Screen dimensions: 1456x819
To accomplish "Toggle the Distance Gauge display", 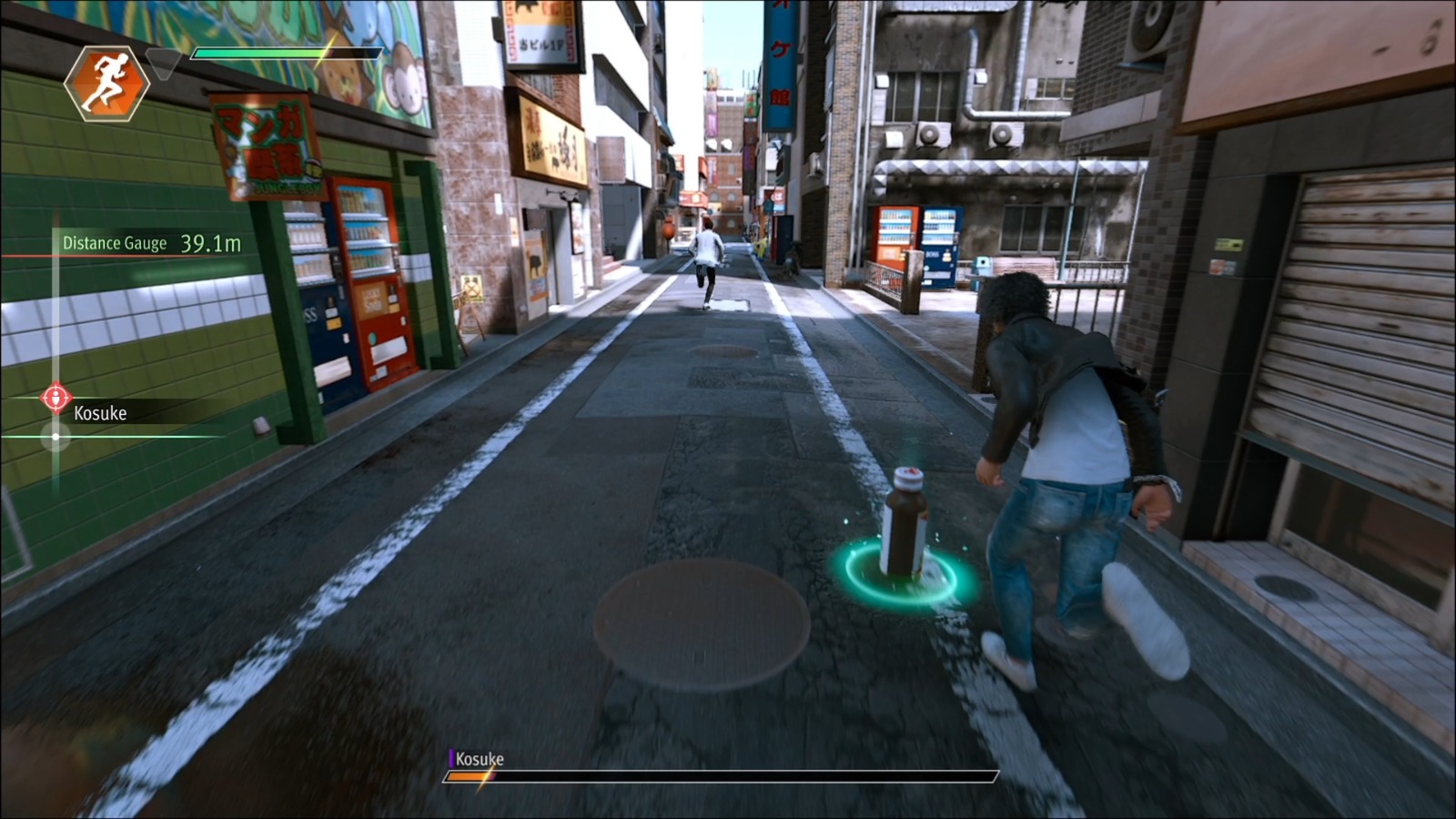I will [x=114, y=242].
